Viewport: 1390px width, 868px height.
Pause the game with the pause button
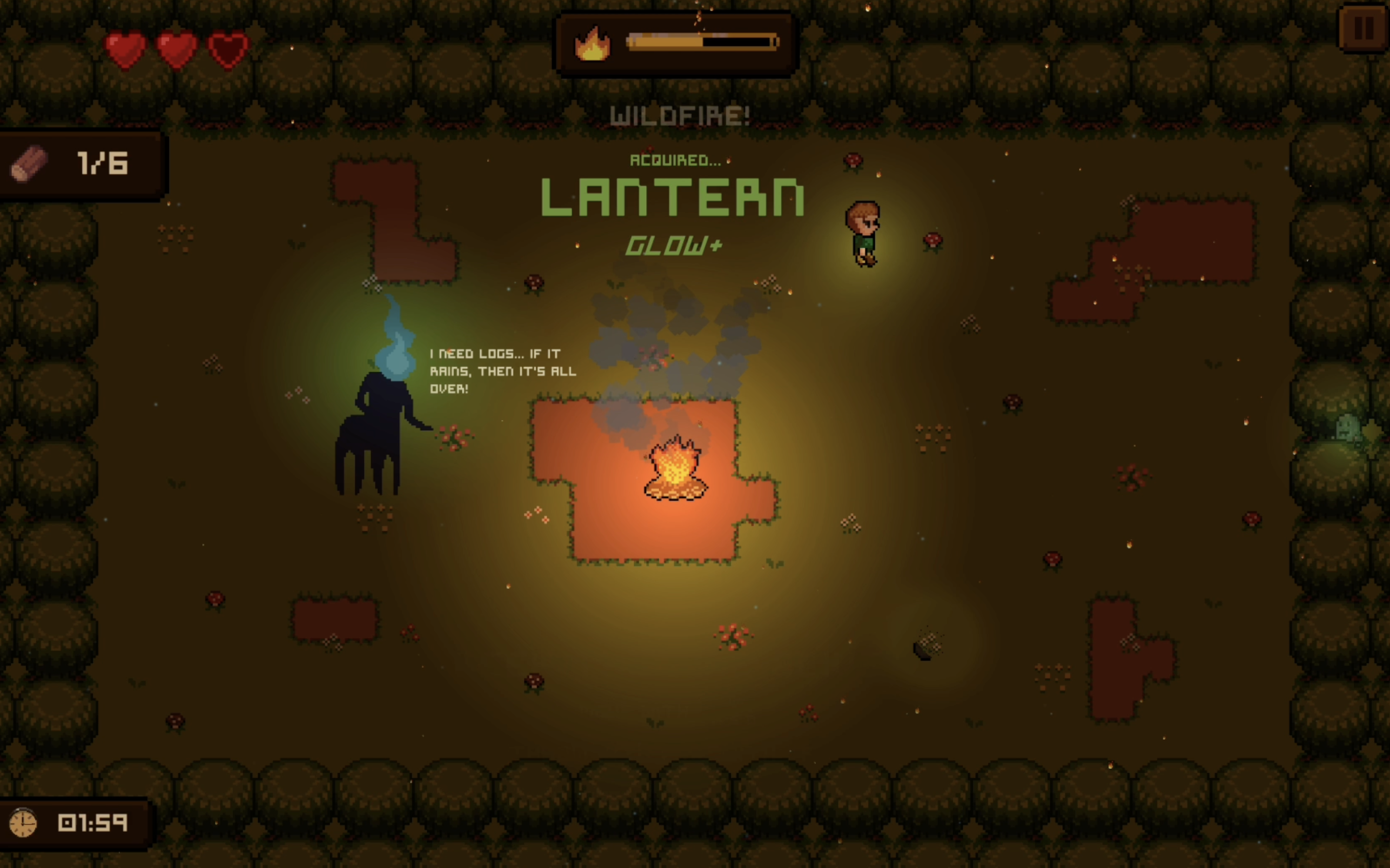click(1363, 28)
